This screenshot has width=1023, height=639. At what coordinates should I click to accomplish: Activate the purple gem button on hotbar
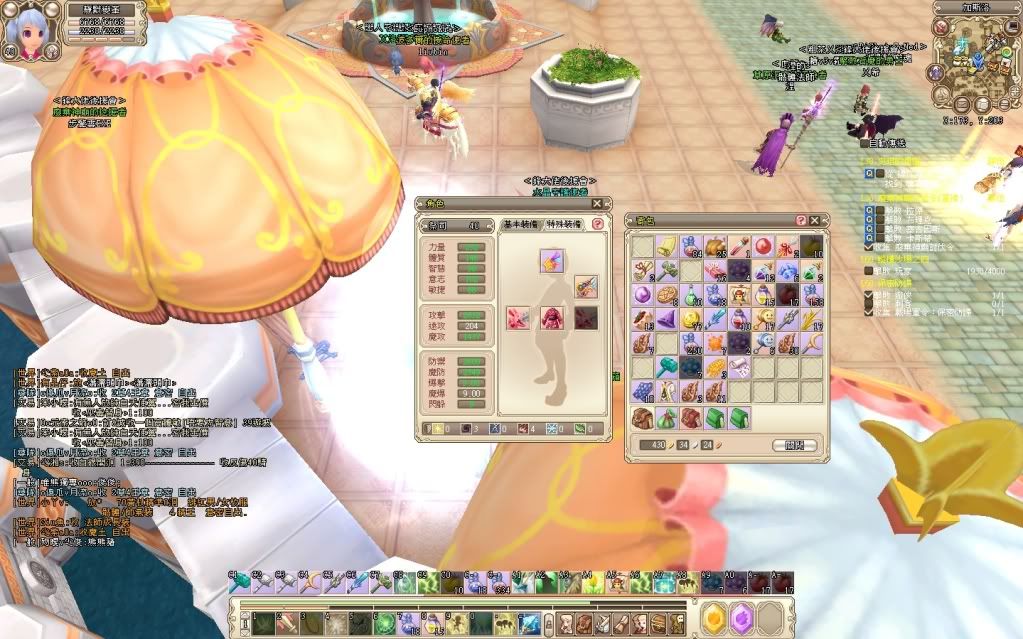(x=740, y=619)
